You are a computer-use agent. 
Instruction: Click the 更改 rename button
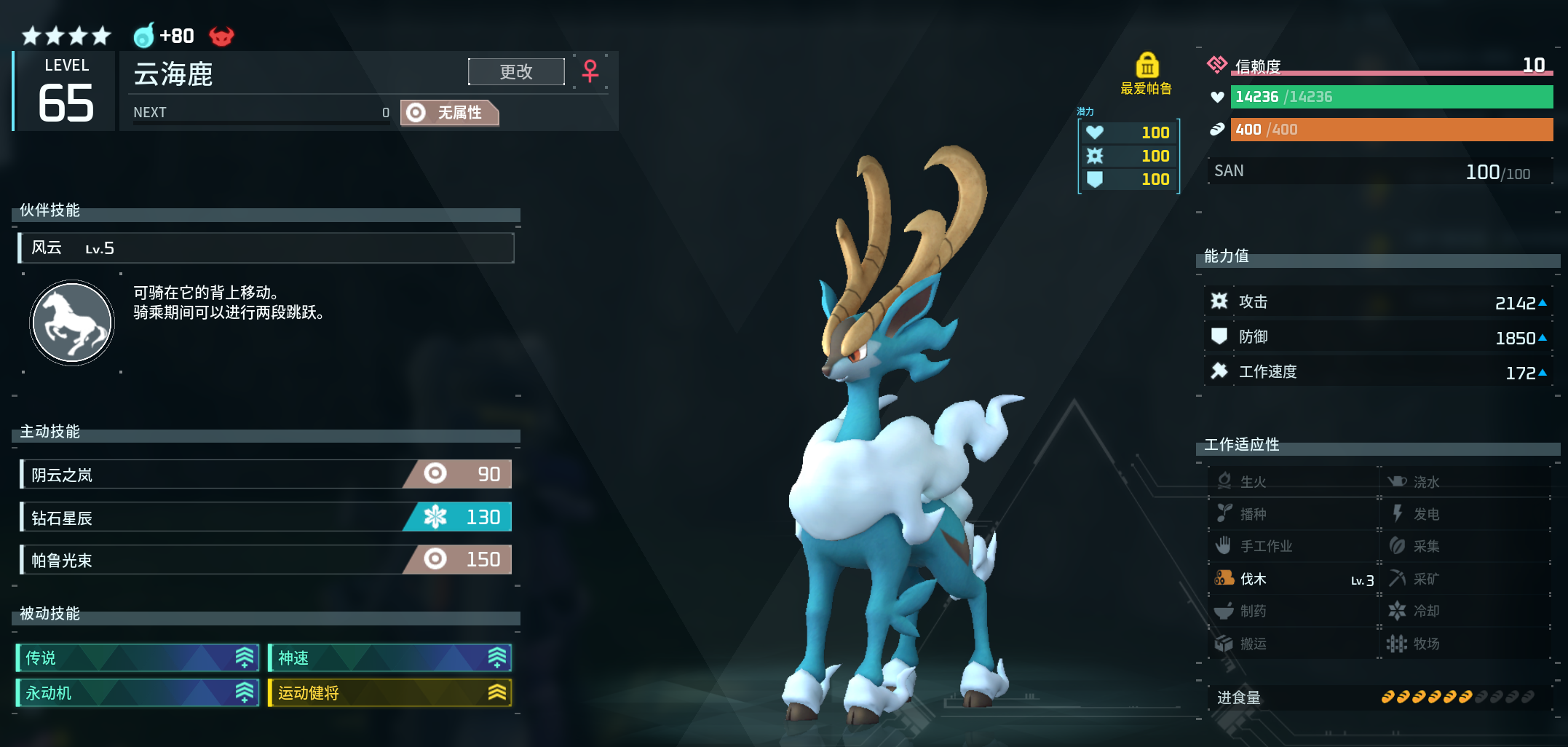tap(516, 72)
